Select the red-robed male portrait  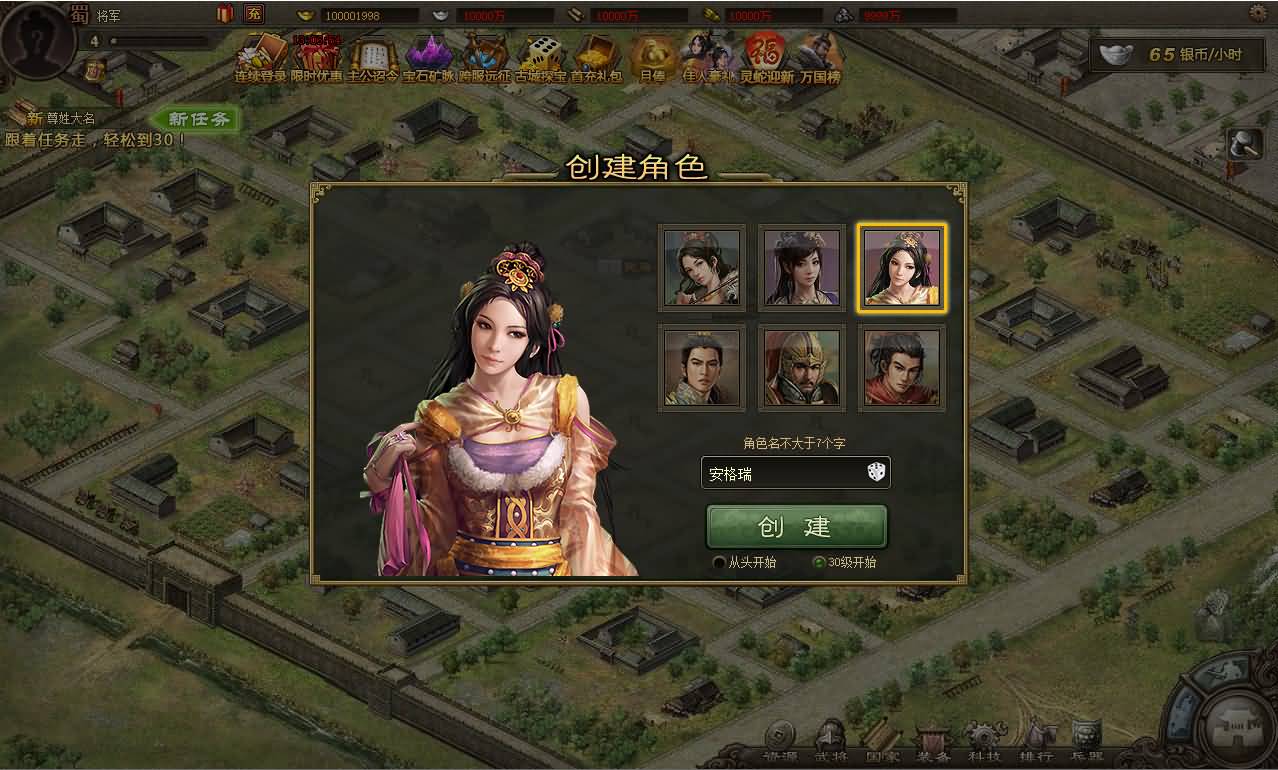pos(902,368)
